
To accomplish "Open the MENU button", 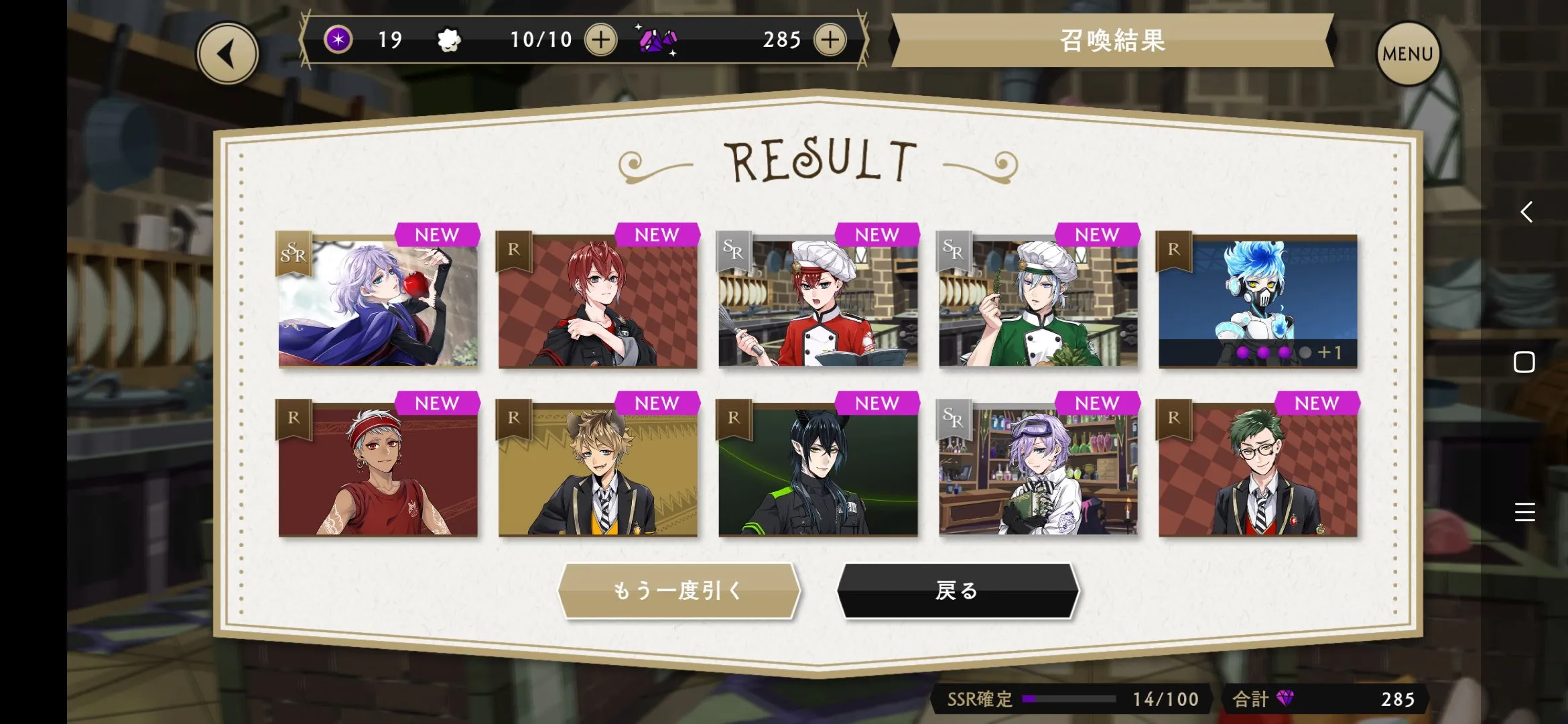I will (x=1407, y=54).
